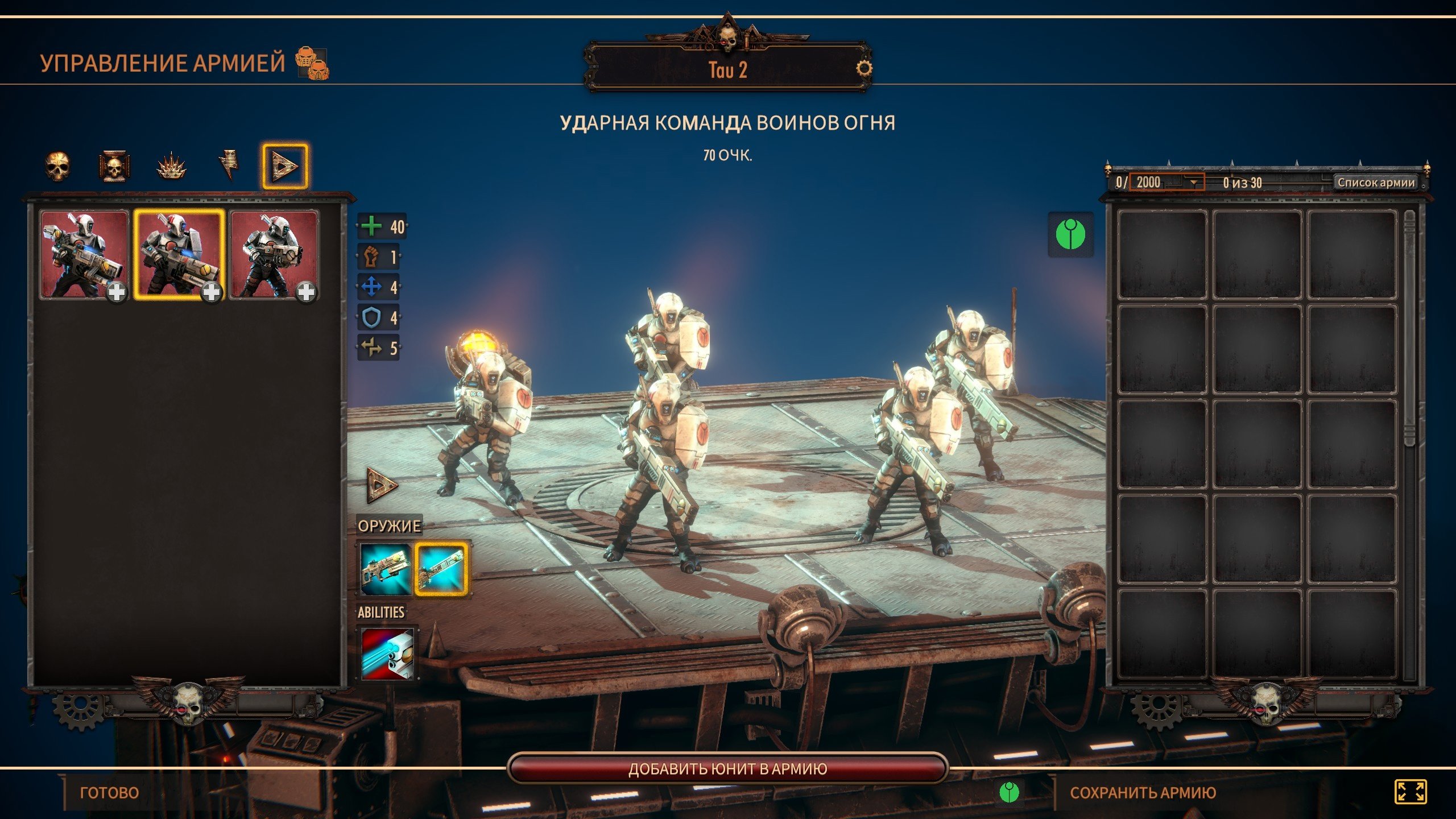Equip the first weapon option under ОРУЖИЕ

386,569
